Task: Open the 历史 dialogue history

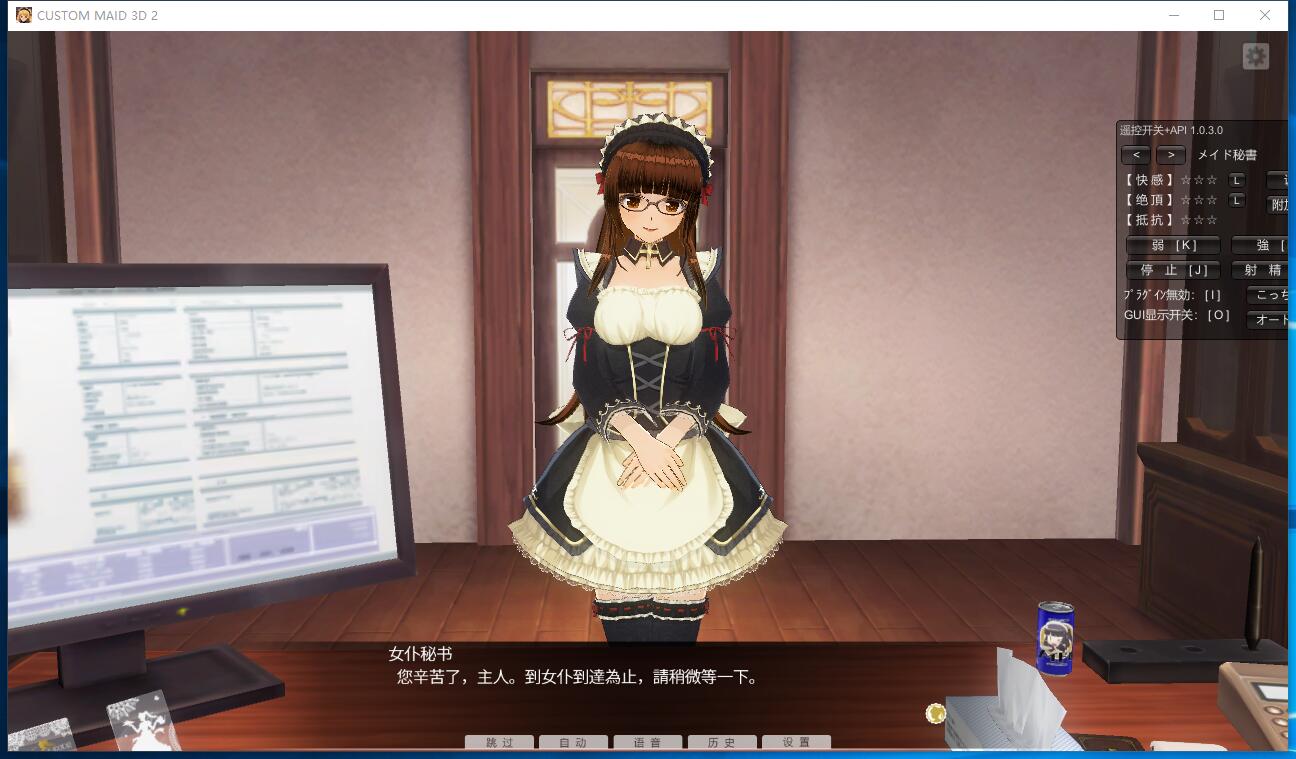Action: pyautogui.click(x=722, y=742)
